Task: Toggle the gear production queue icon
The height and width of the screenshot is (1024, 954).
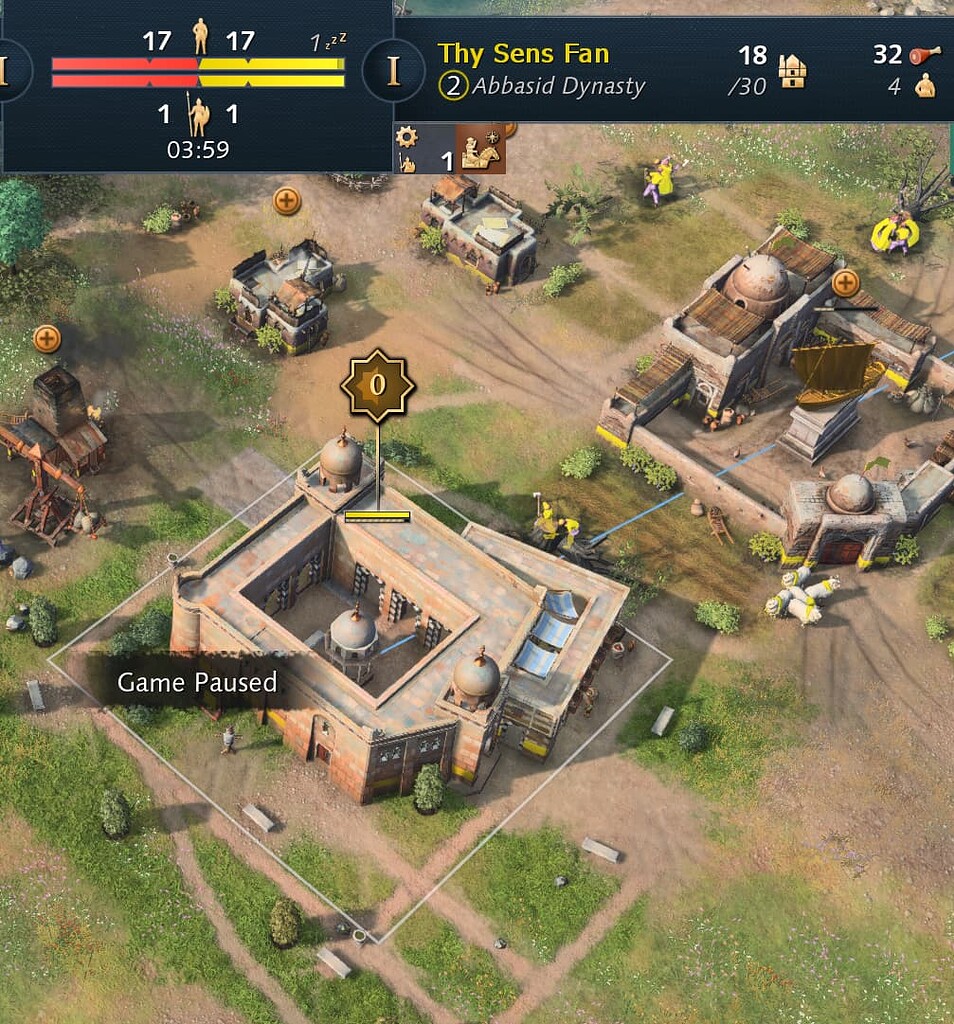Action: coord(406,138)
